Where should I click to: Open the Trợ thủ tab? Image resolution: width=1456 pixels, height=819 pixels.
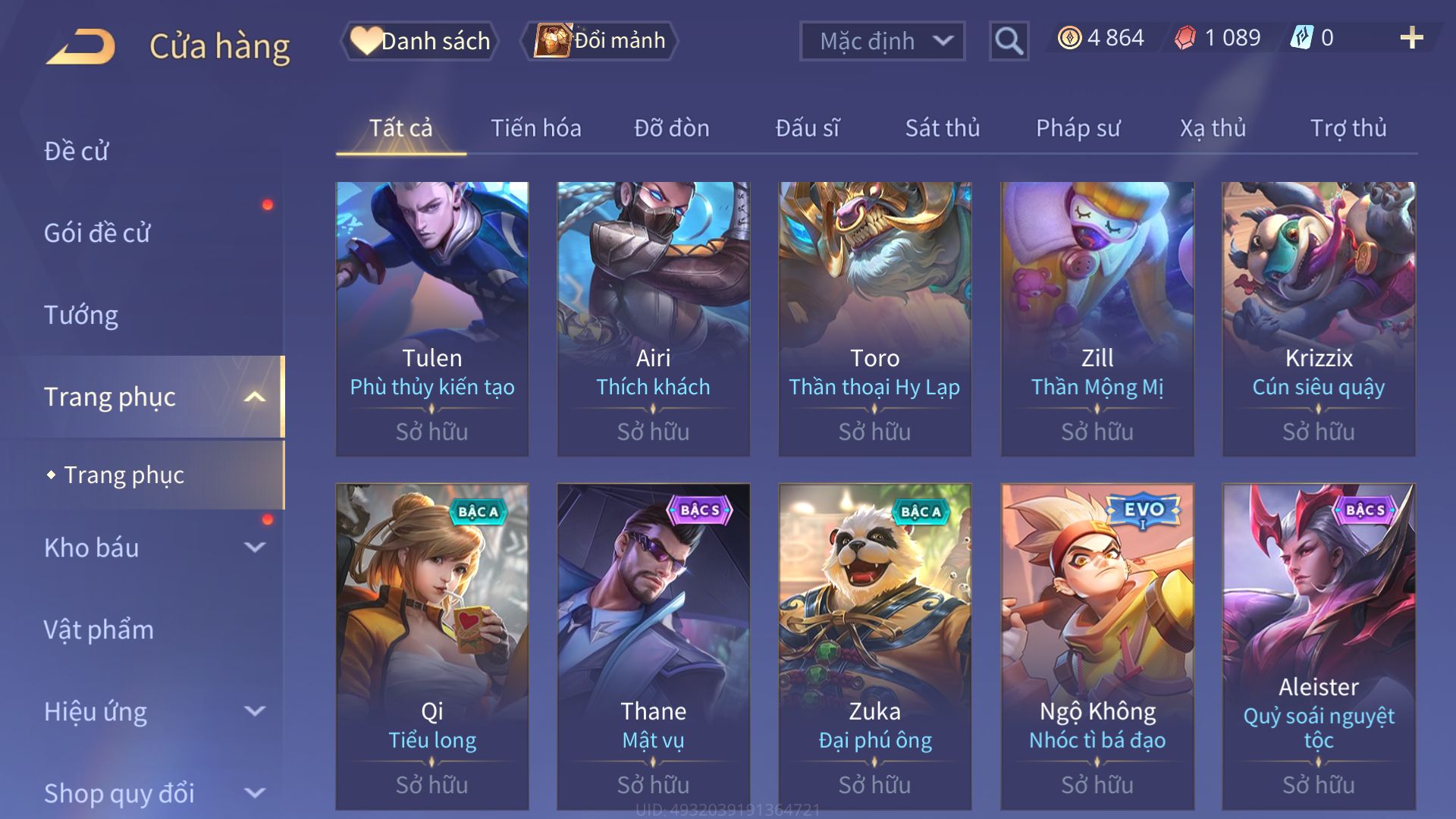pos(1348,128)
